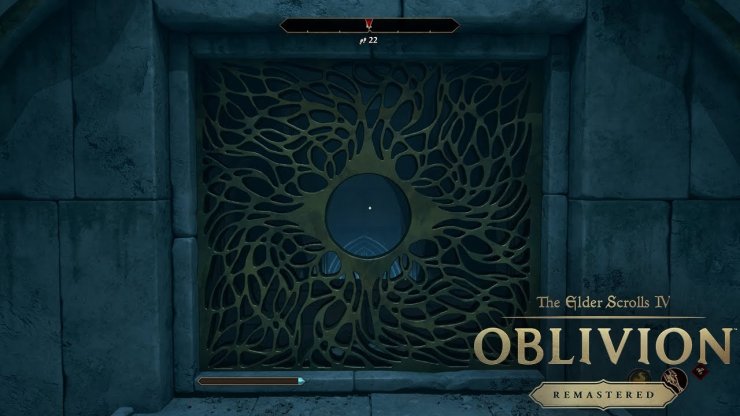The width and height of the screenshot is (740, 416).
Task: Click the compass bar at top
Action: pyautogui.click(x=369, y=26)
